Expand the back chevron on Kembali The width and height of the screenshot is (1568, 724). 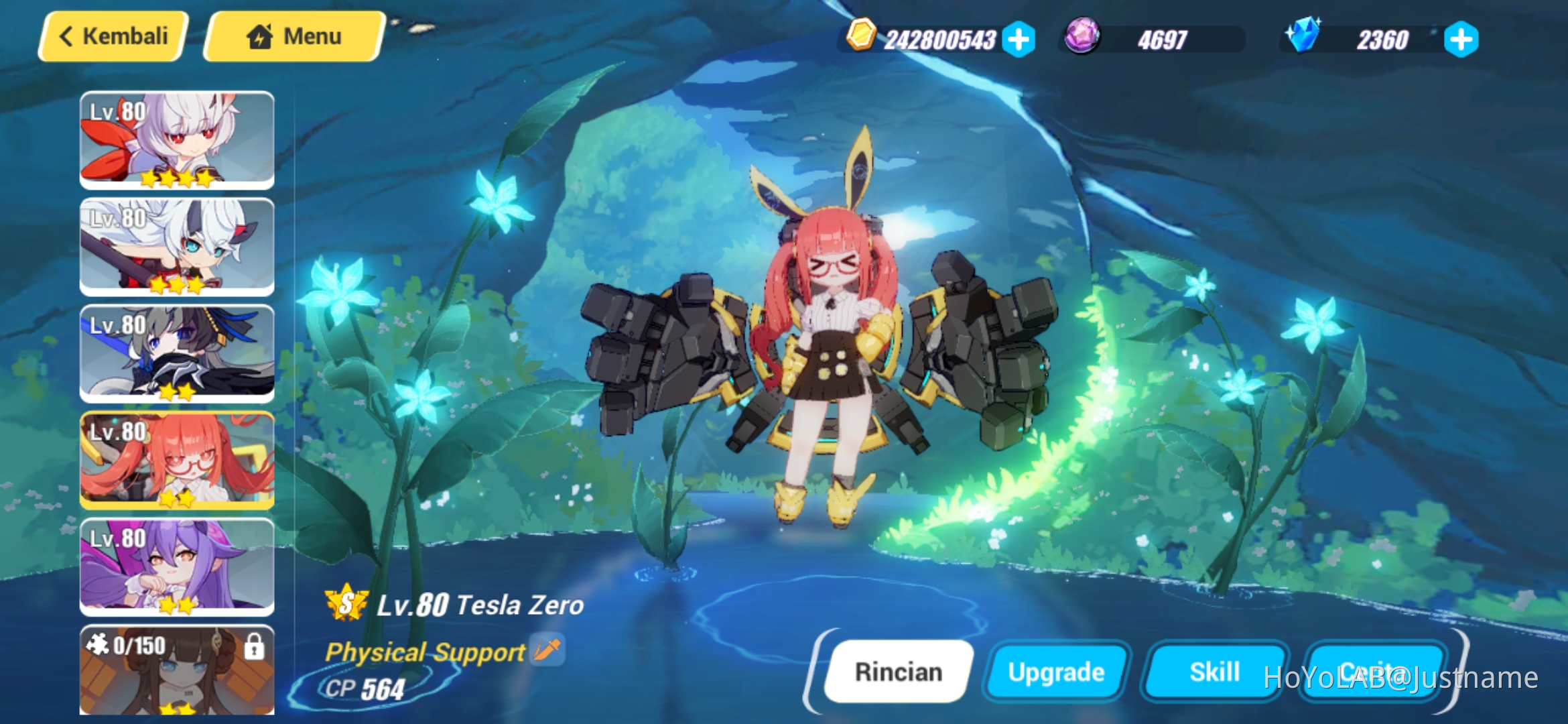click(67, 35)
